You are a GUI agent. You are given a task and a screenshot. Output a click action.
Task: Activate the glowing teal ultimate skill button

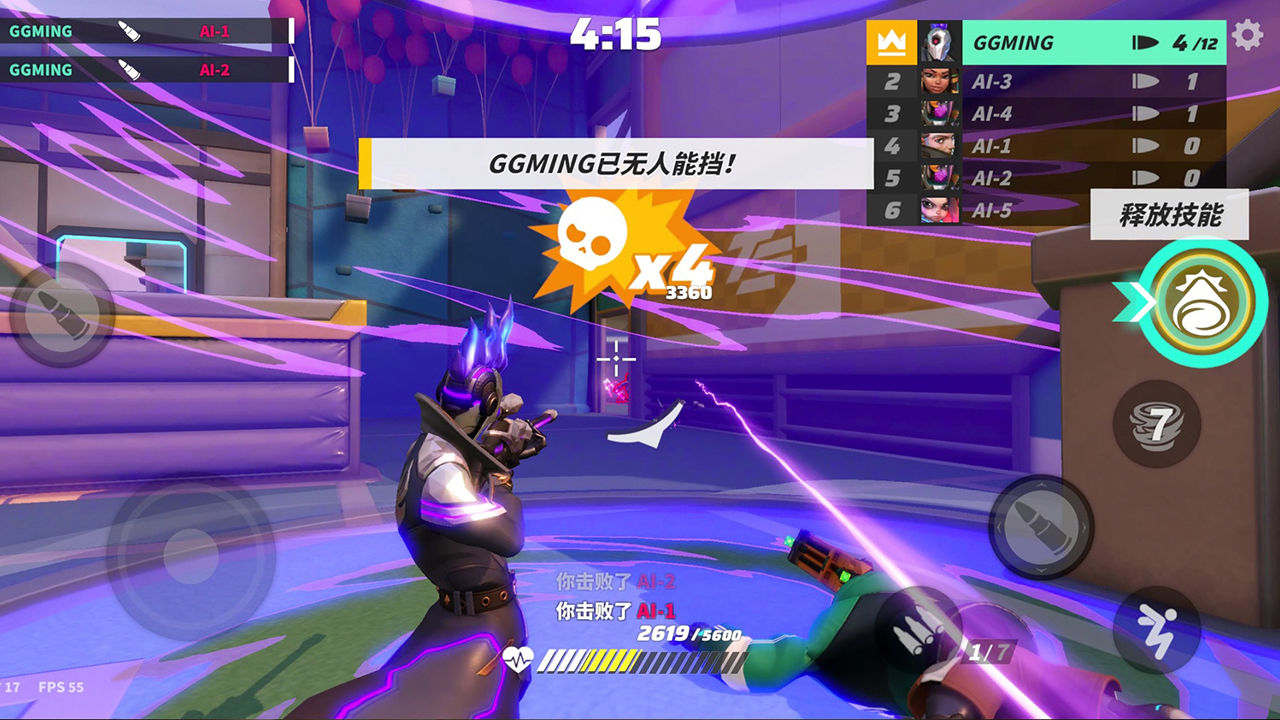coord(1204,303)
